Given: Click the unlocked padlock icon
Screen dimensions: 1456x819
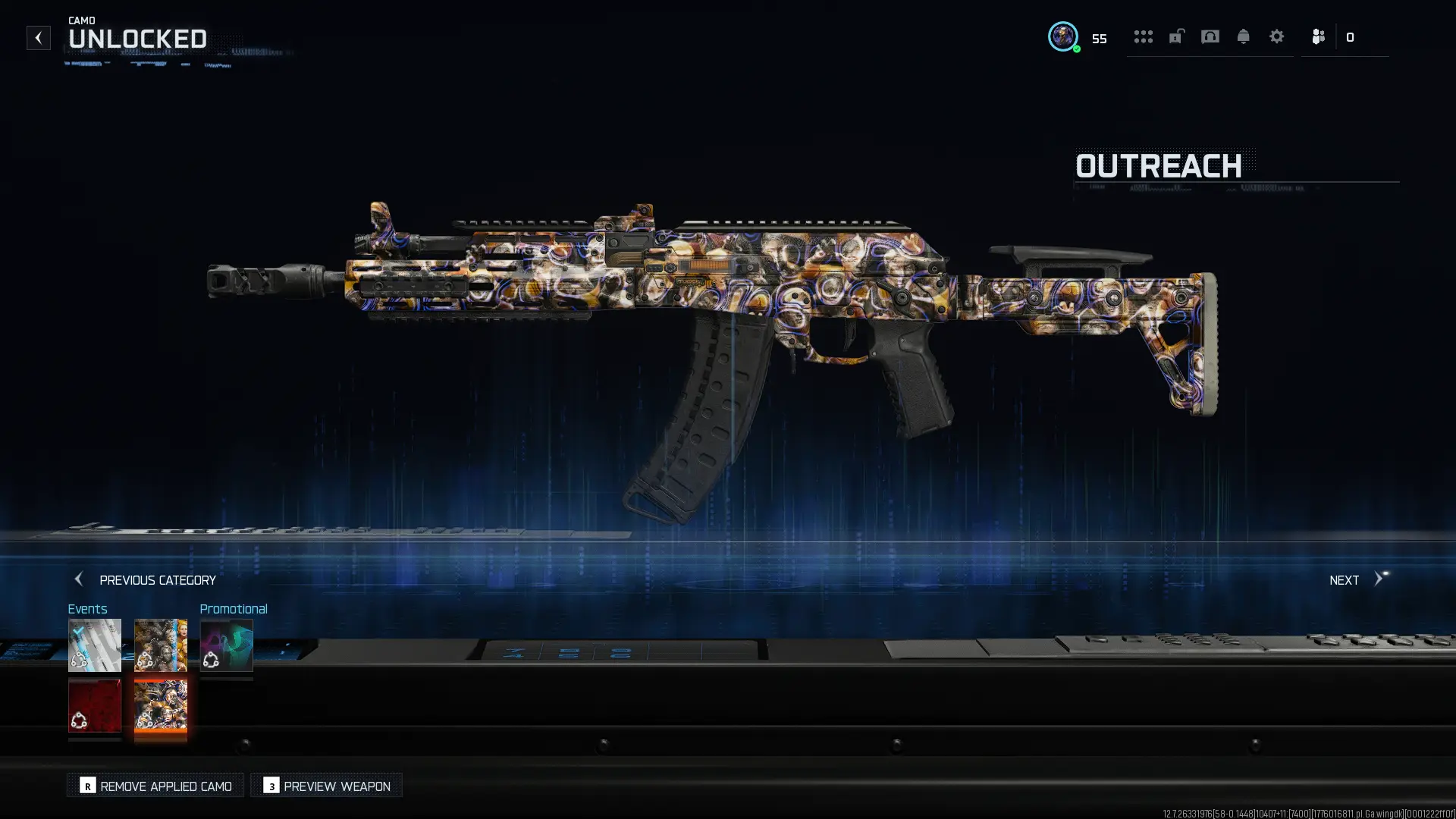Looking at the screenshot, I should click(1176, 36).
